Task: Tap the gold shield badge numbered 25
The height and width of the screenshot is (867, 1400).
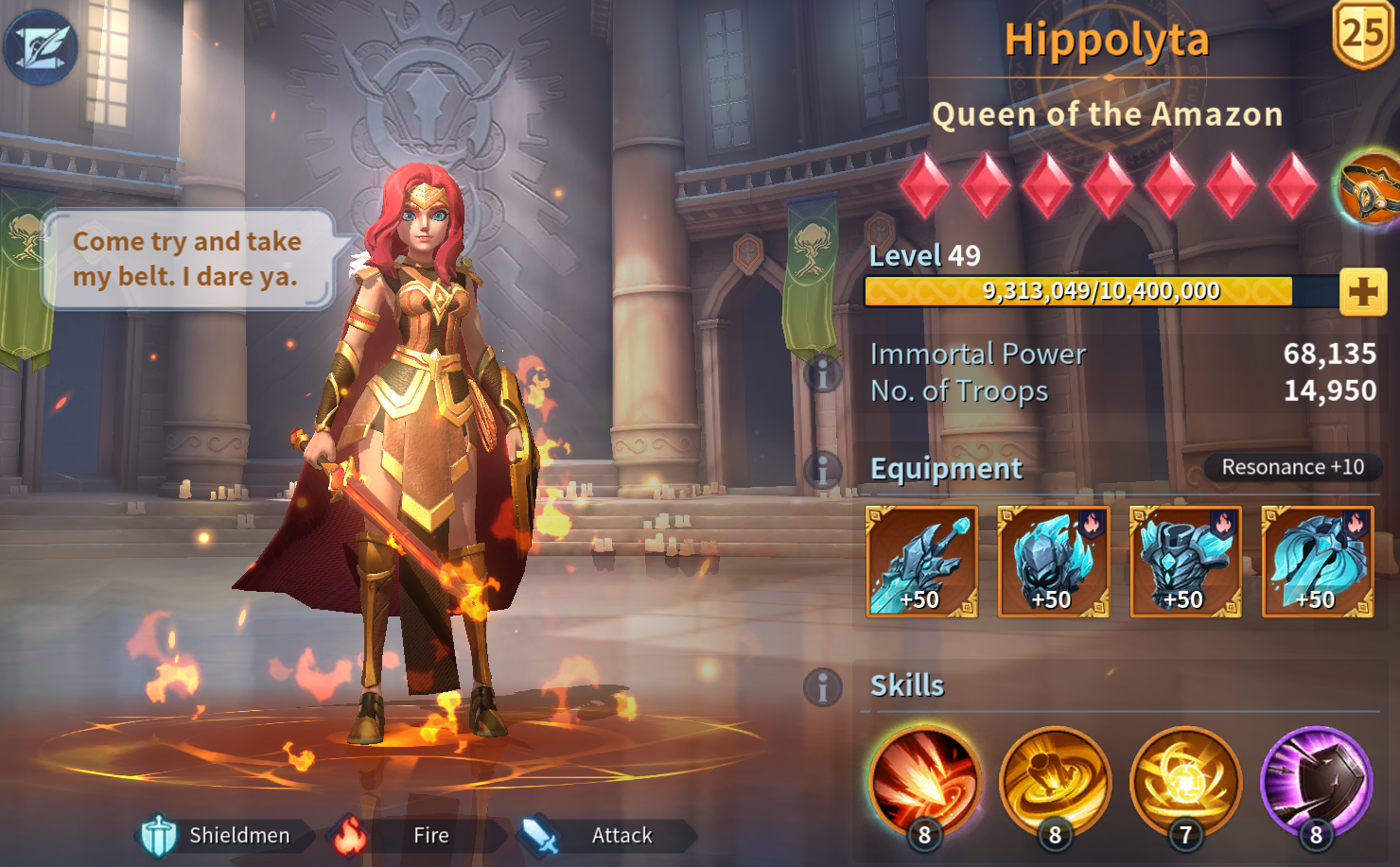Action: (x=1363, y=34)
